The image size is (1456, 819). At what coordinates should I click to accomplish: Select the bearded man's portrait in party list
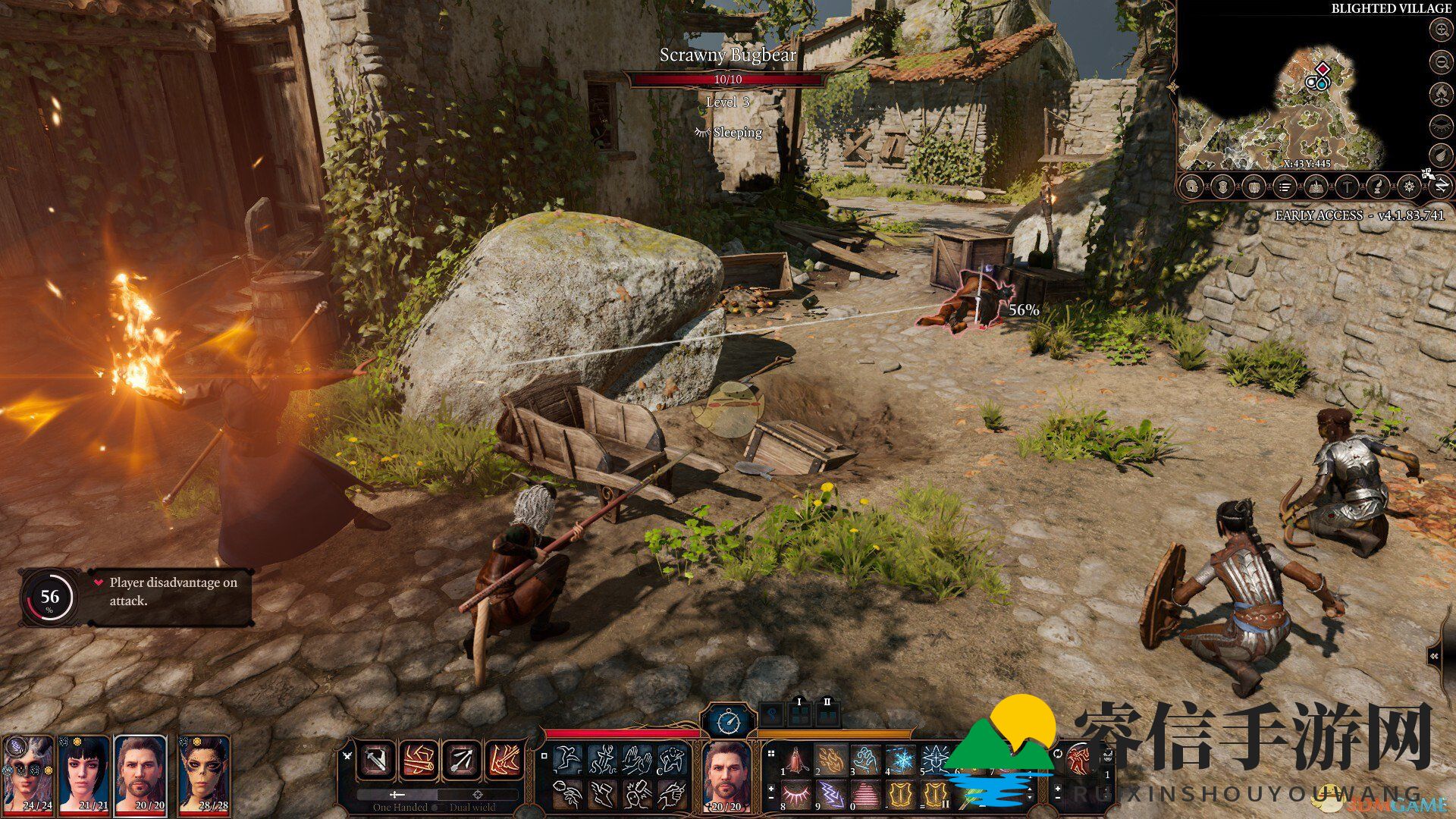[x=141, y=772]
